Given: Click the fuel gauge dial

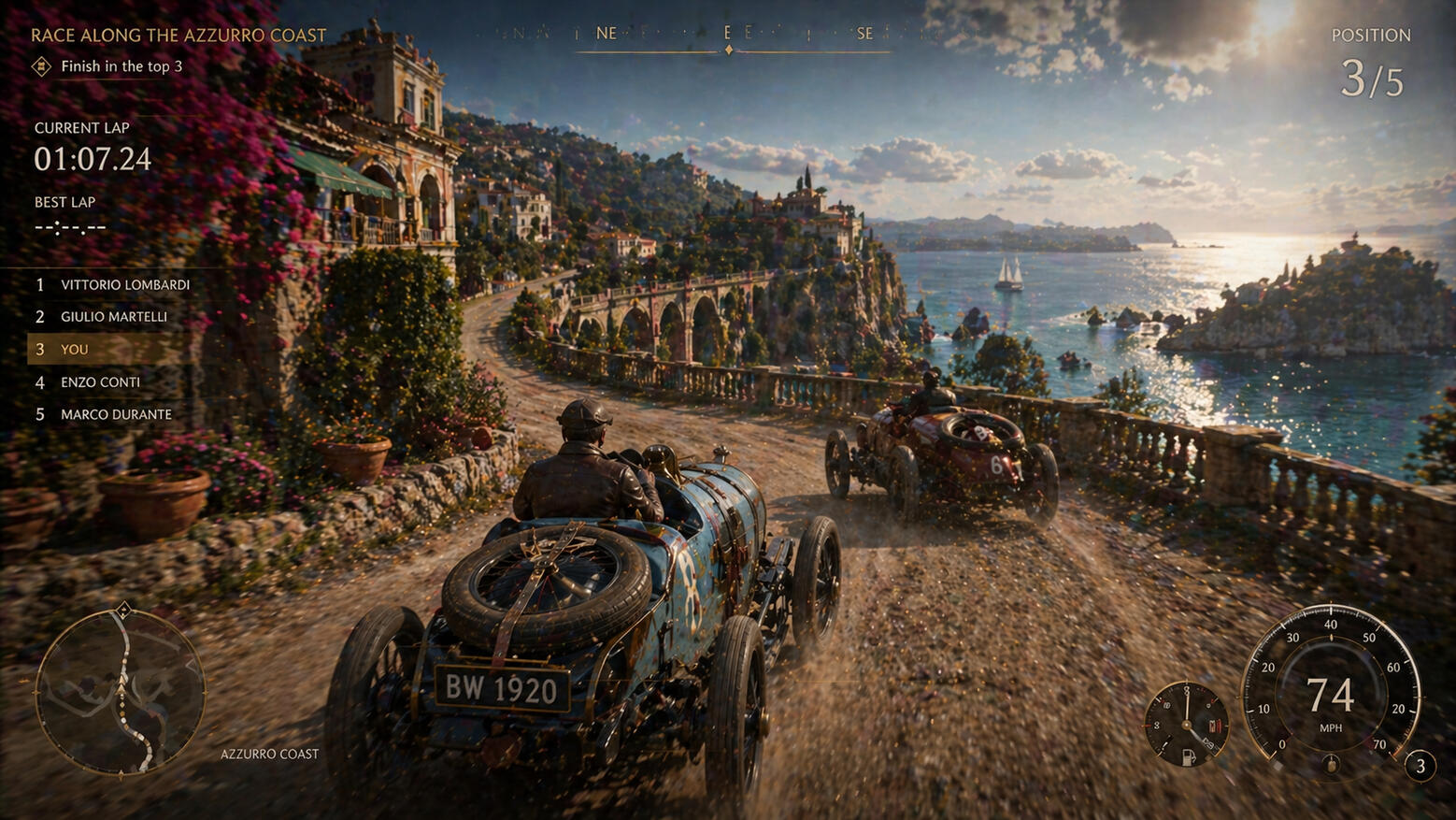Looking at the screenshot, I should point(1187,725).
